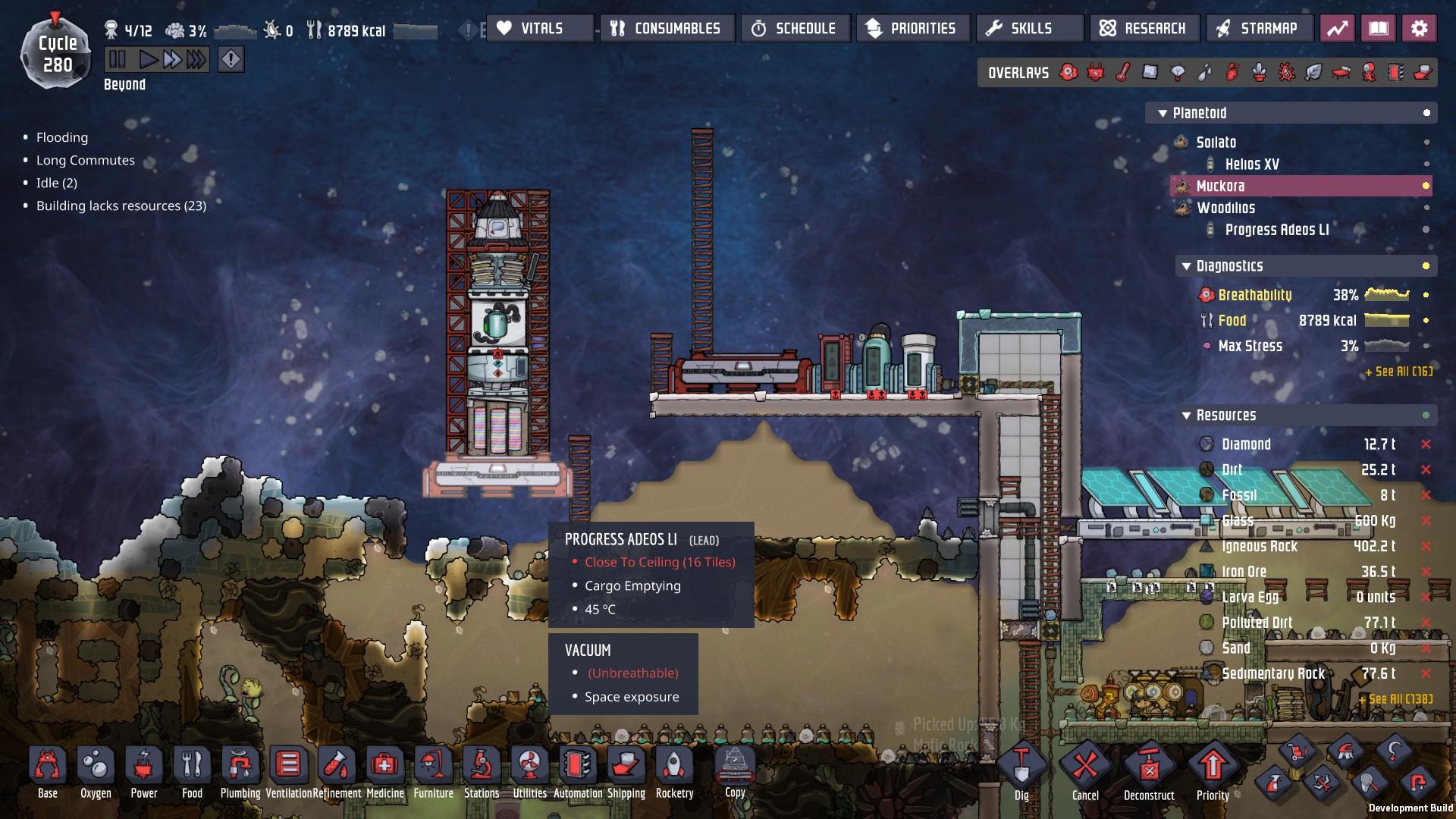Viewport: 1456px width, 819px height.
Task: Click the Flooding alert notification
Action: pos(62,137)
